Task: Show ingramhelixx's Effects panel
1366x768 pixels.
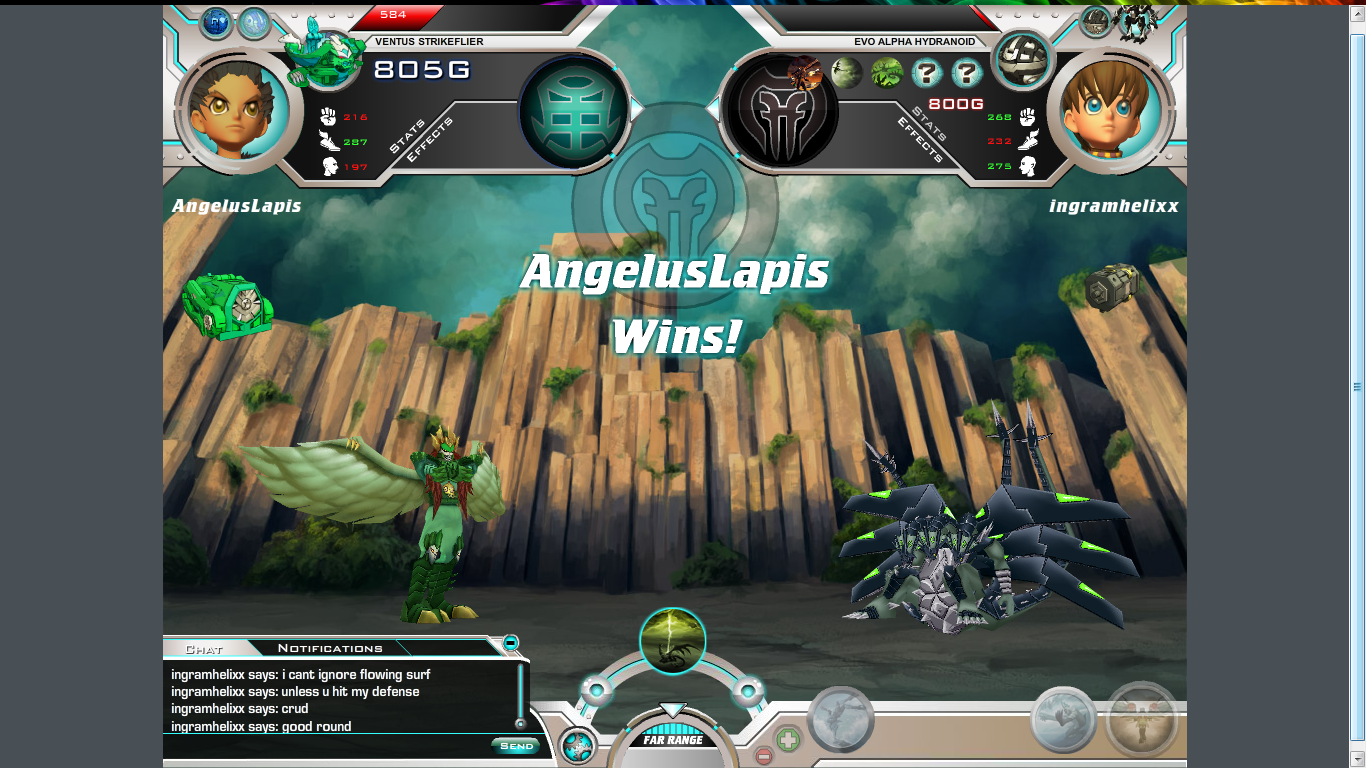Action: coord(917,139)
